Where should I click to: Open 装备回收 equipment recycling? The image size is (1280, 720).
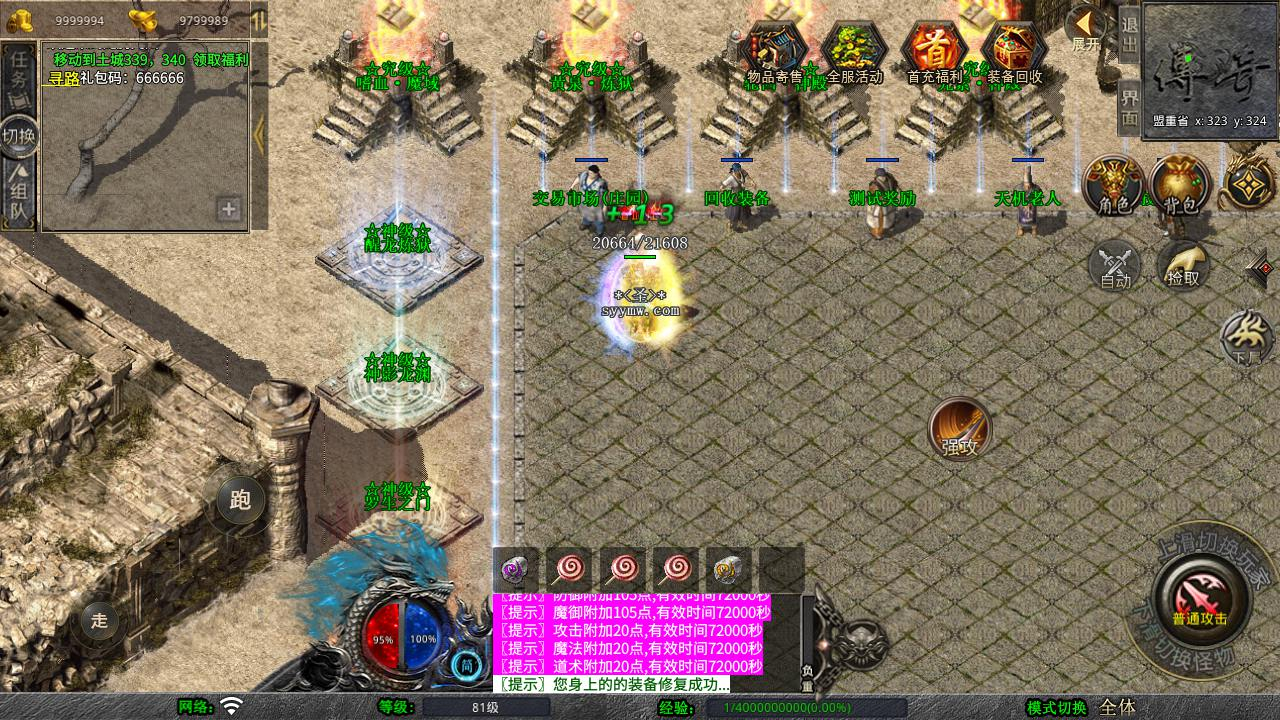pos(1014,53)
